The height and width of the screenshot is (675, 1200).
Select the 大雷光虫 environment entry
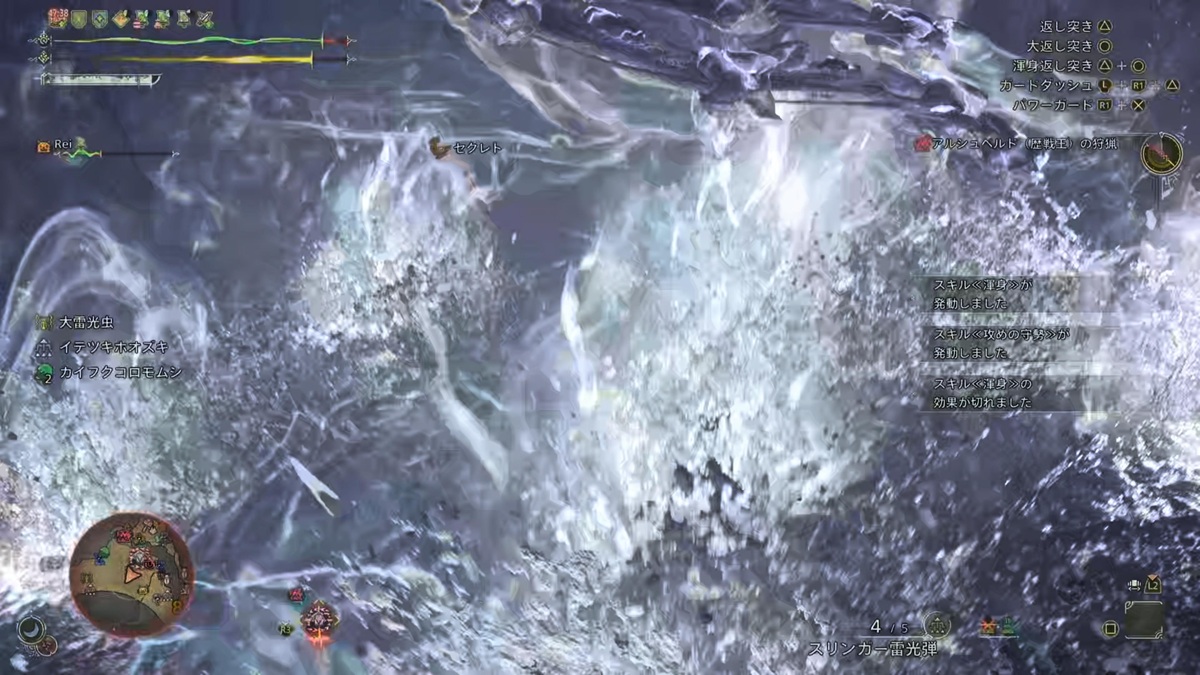pyautogui.click(x=86, y=323)
